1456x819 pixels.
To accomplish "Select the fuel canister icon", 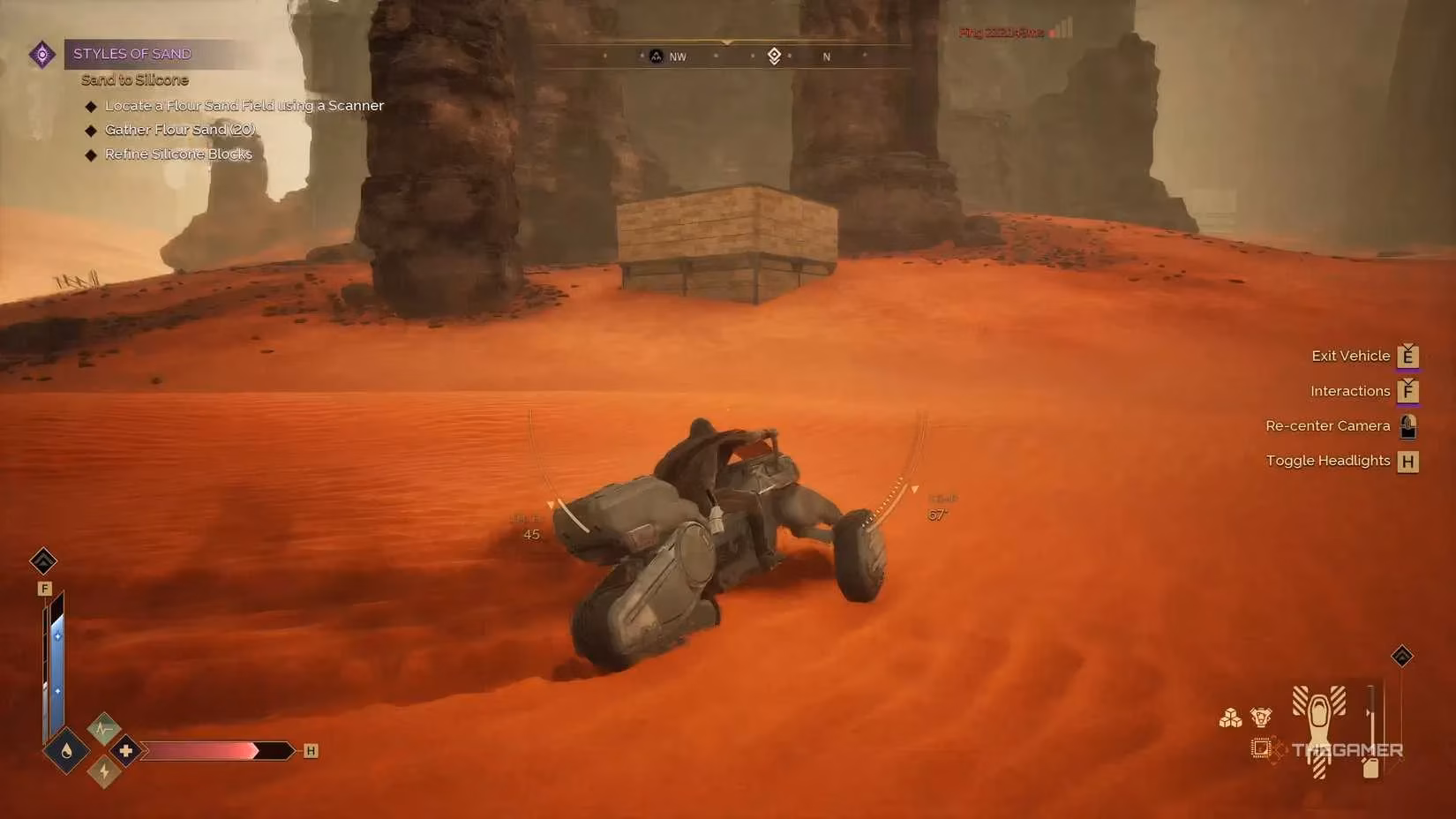I will (1371, 769).
